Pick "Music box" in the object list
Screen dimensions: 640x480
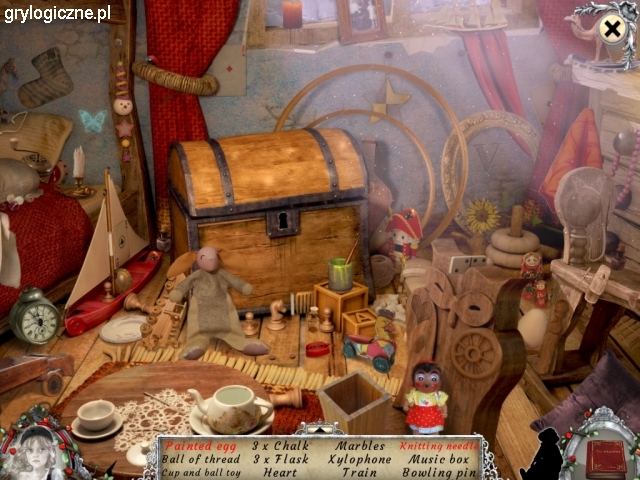438,459
